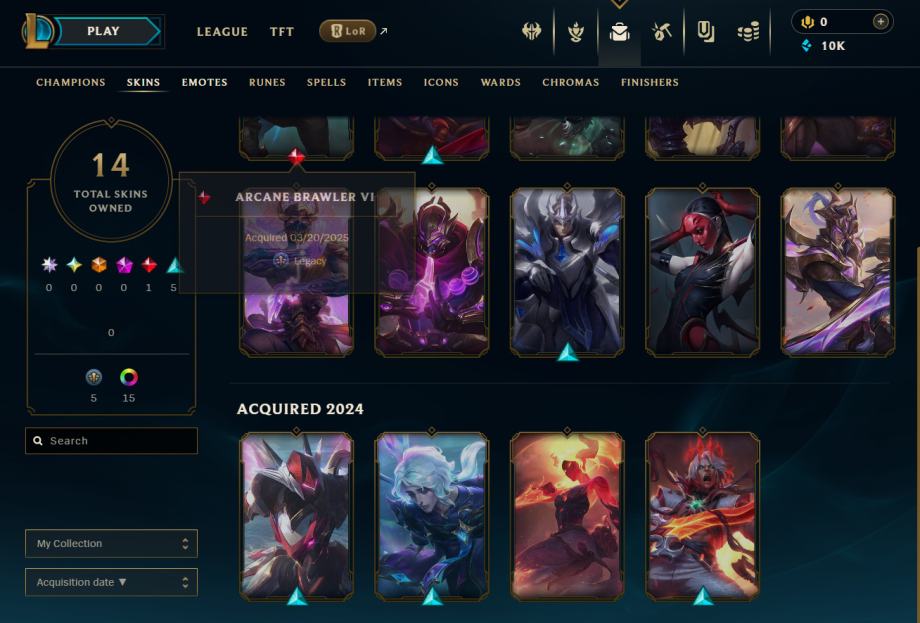The height and width of the screenshot is (623, 920).
Task: Open the Acquisition date sort dropdown
Action: 111,582
